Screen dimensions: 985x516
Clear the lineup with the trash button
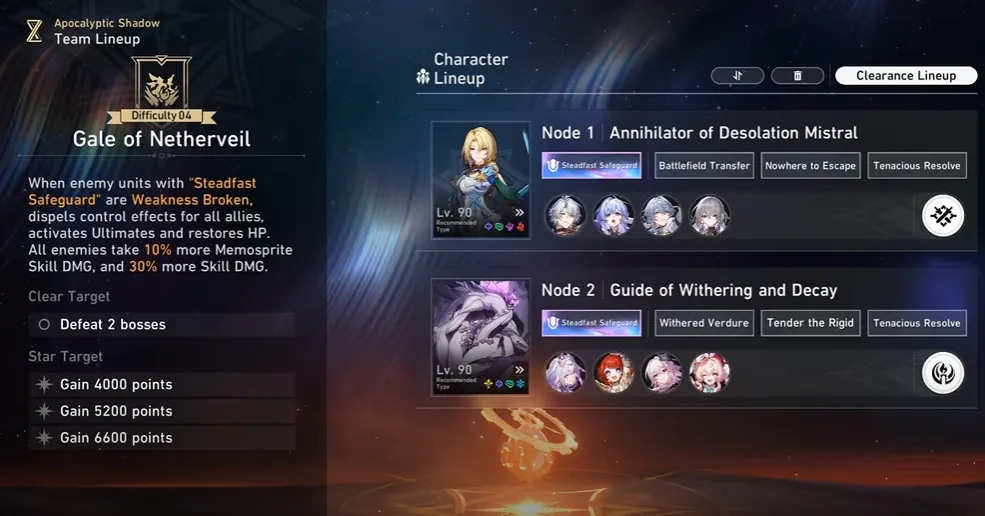tap(797, 76)
